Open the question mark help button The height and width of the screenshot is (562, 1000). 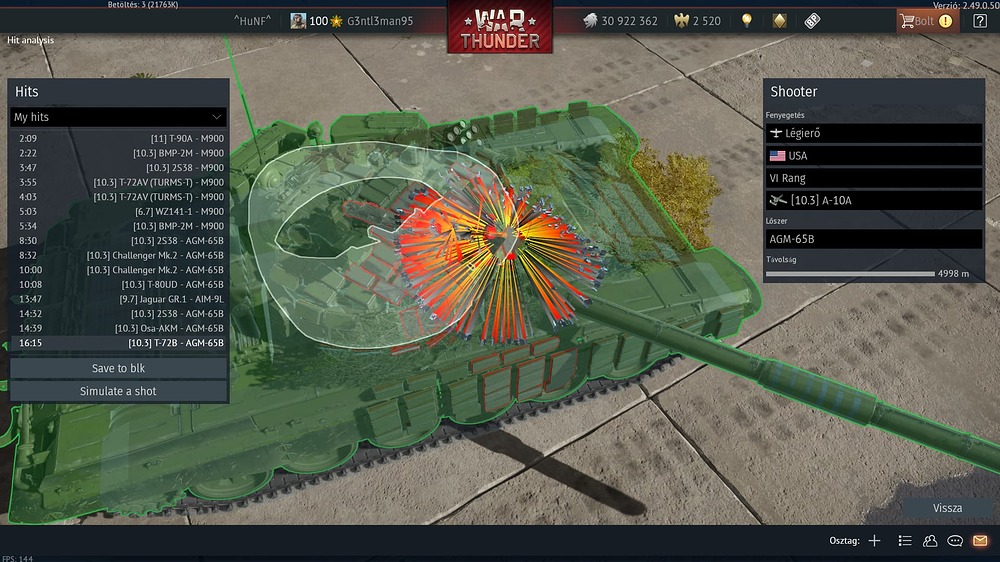pyautogui.click(x=979, y=21)
